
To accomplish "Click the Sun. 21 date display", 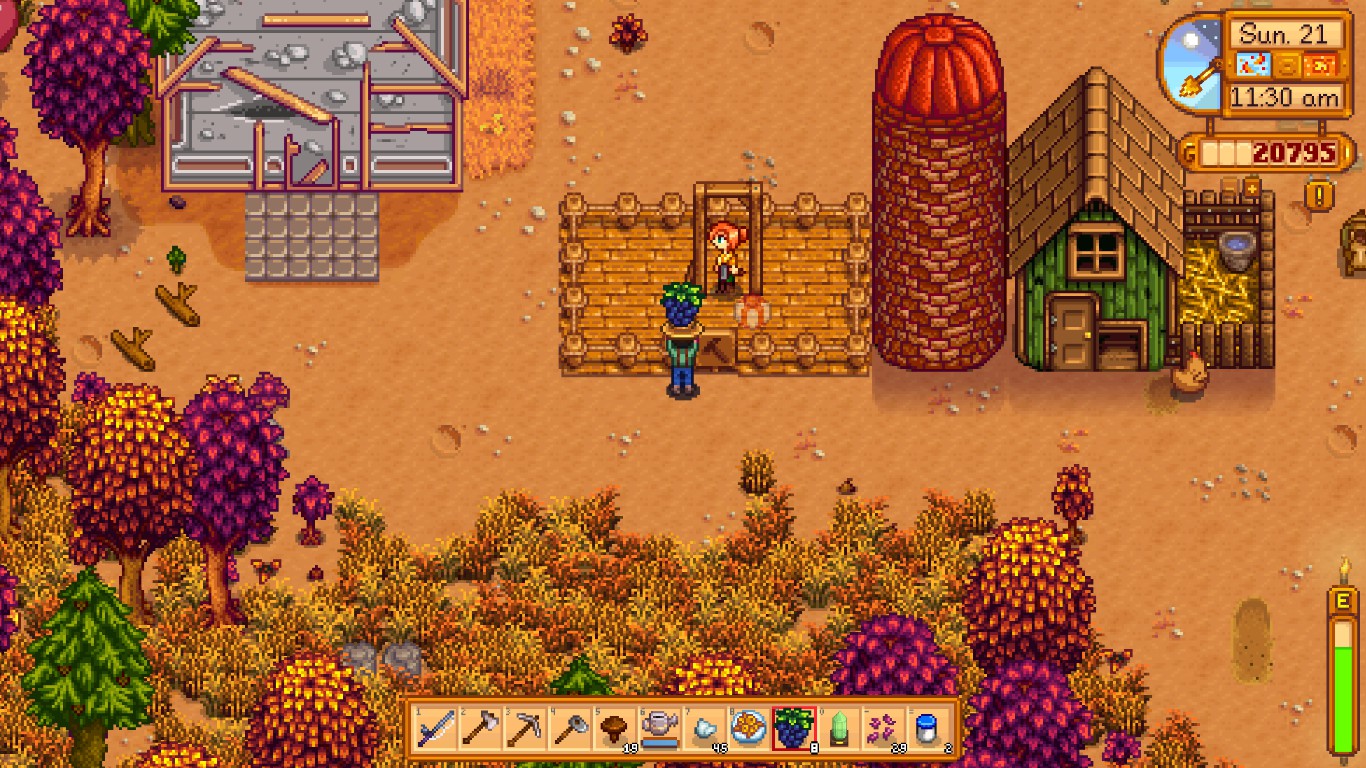I will point(1283,33).
